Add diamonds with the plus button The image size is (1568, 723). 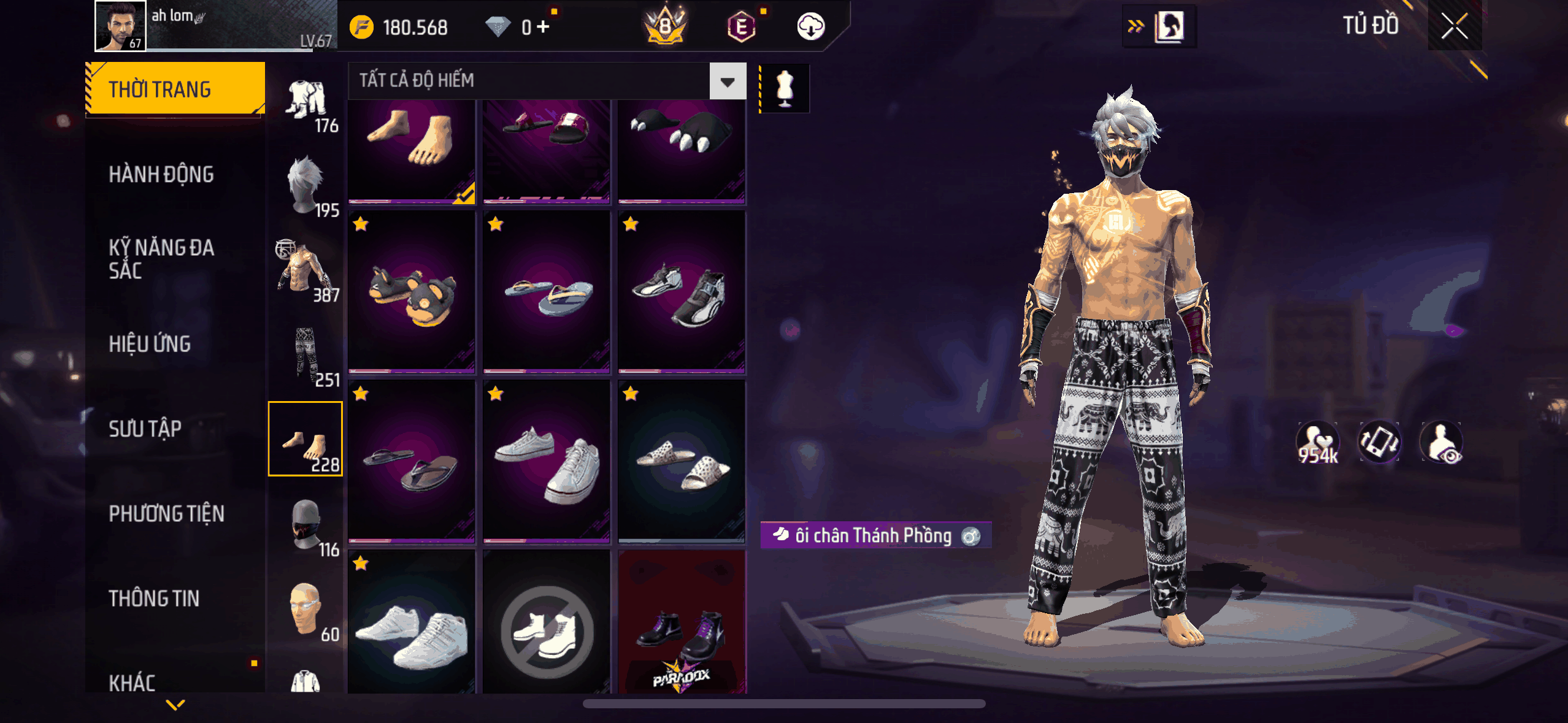(x=543, y=27)
